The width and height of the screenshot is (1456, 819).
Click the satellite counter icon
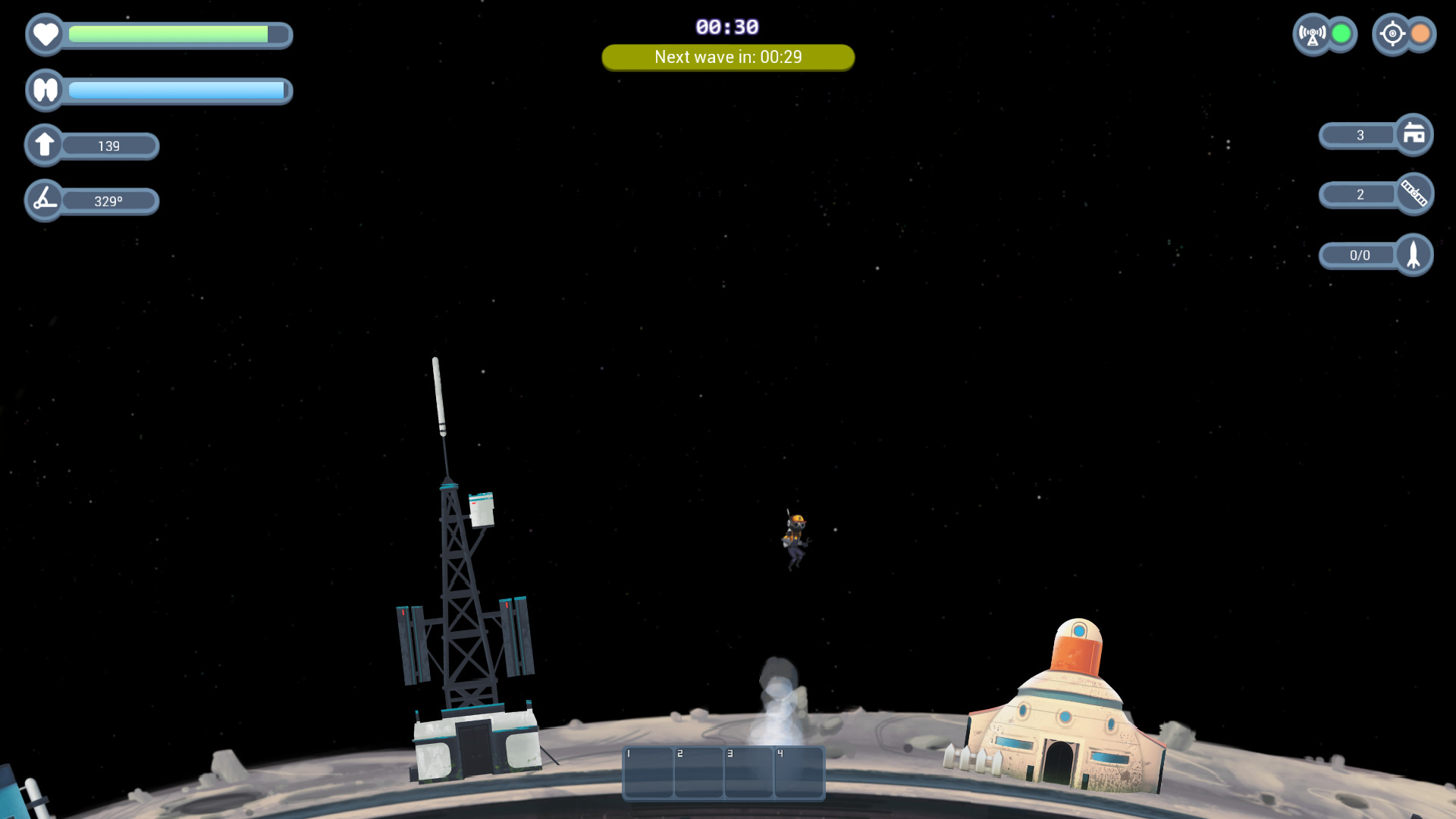[1414, 194]
